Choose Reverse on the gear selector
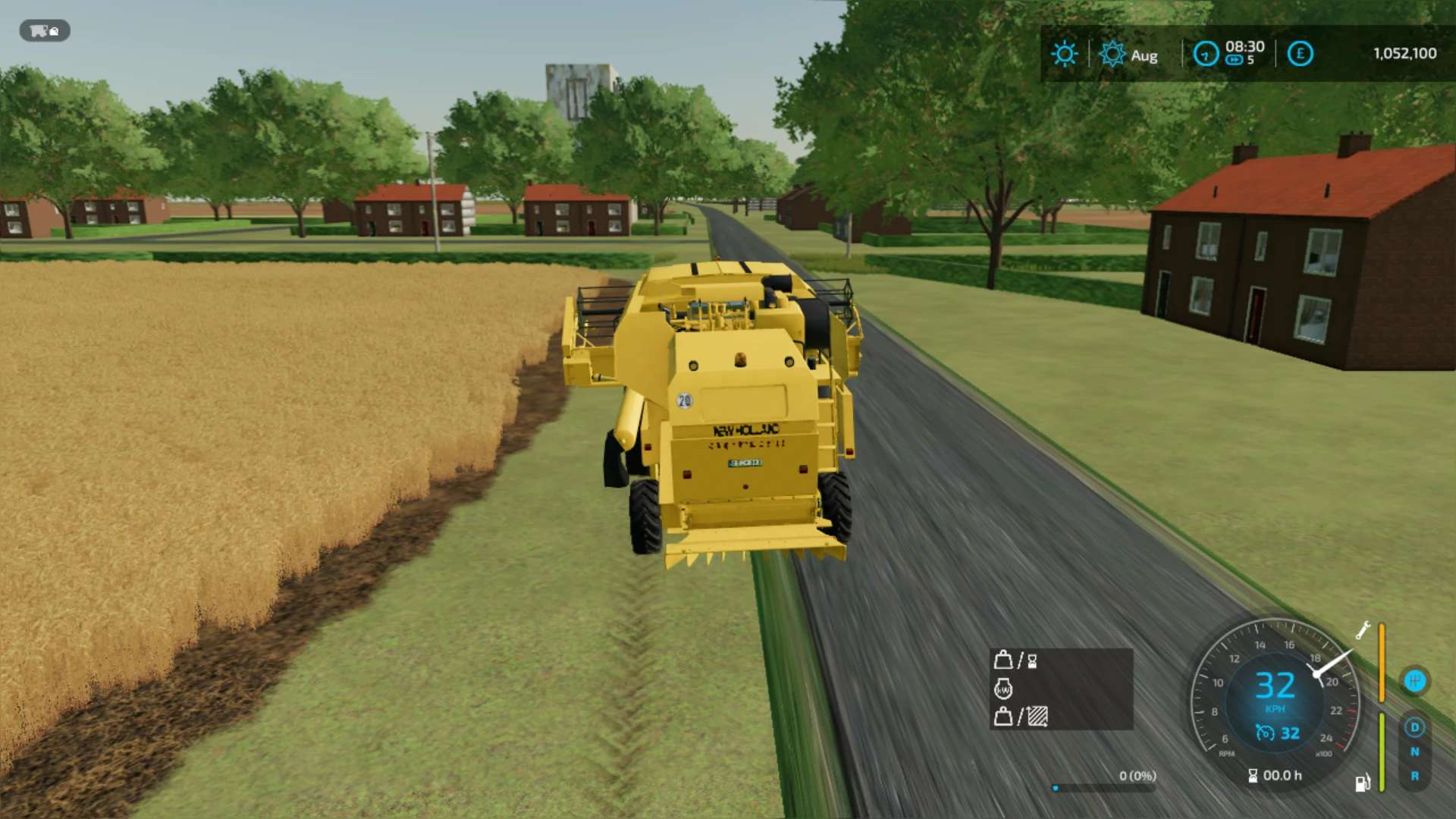Image resolution: width=1456 pixels, height=819 pixels. 1414,777
